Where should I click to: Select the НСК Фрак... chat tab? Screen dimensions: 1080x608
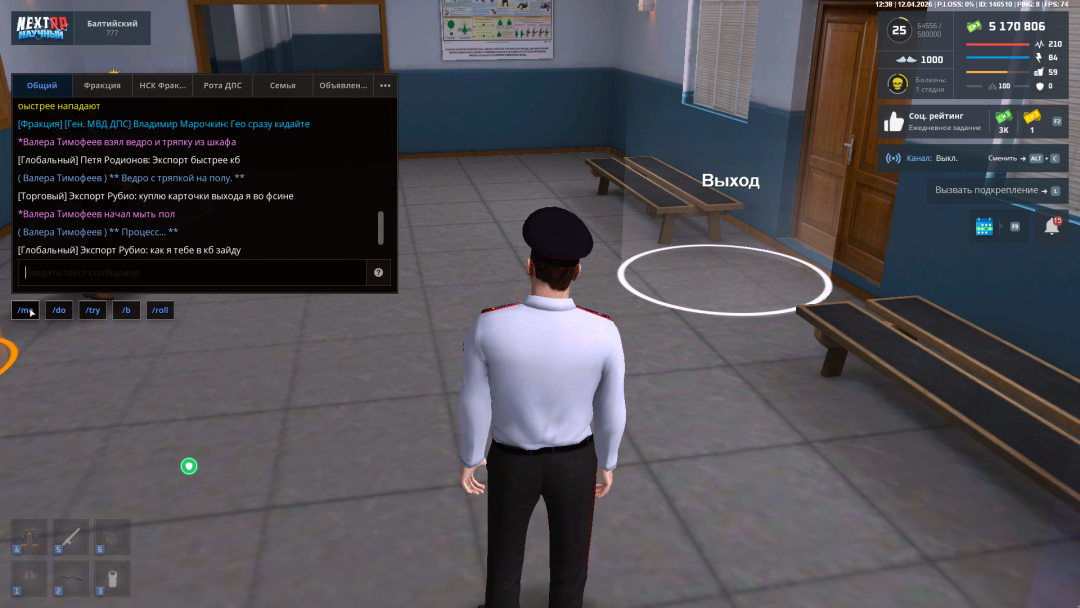point(162,86)
